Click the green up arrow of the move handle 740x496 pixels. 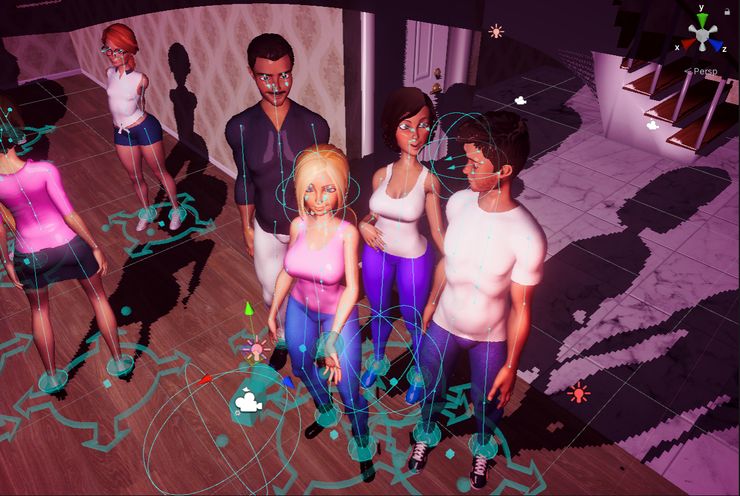point(249,310)
